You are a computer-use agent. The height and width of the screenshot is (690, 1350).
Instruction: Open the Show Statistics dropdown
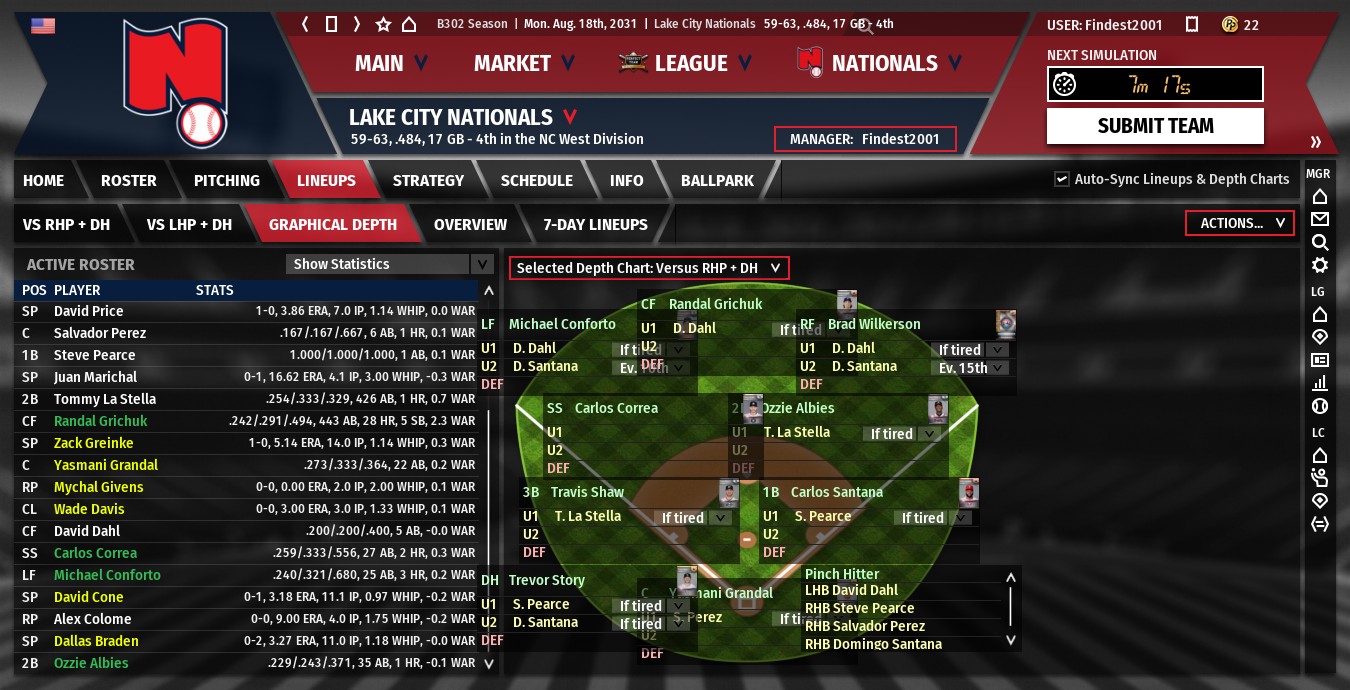[390, 264]
